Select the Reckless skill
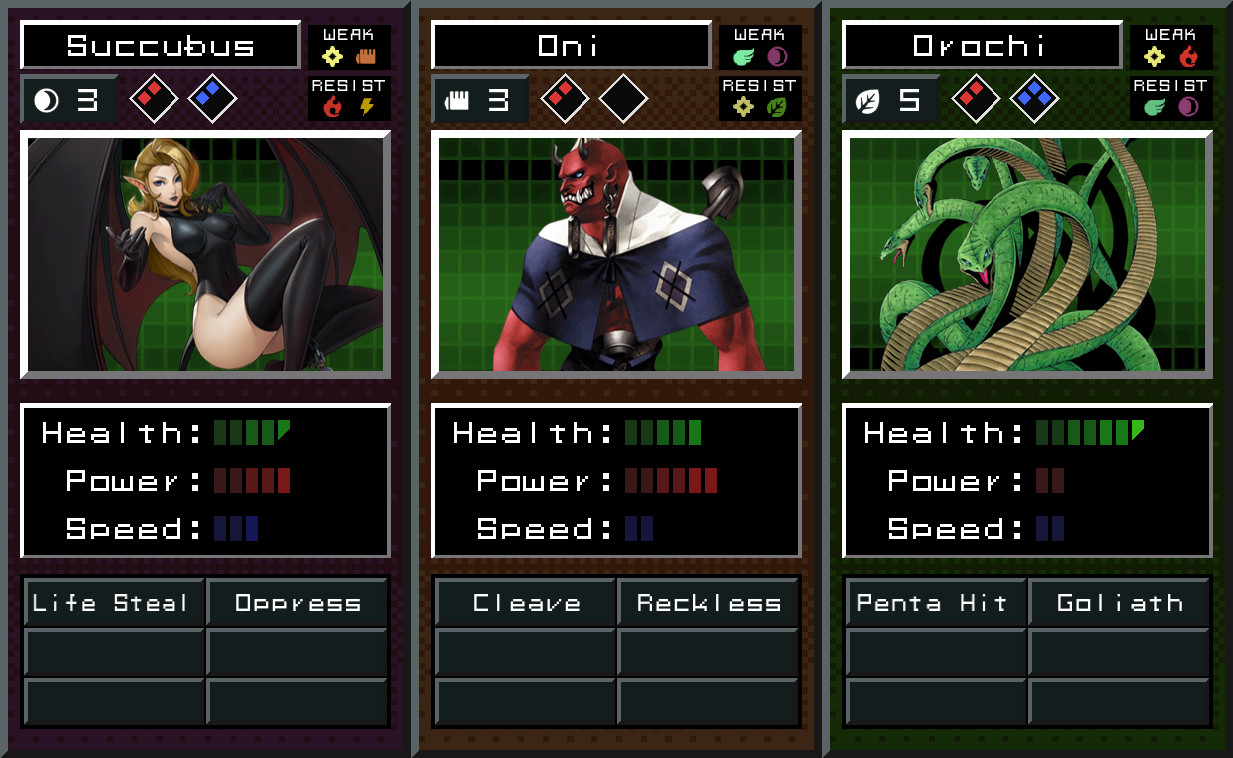Image resolution: width=1233 pixels, height=758 pixels. (x=709, y=603)
